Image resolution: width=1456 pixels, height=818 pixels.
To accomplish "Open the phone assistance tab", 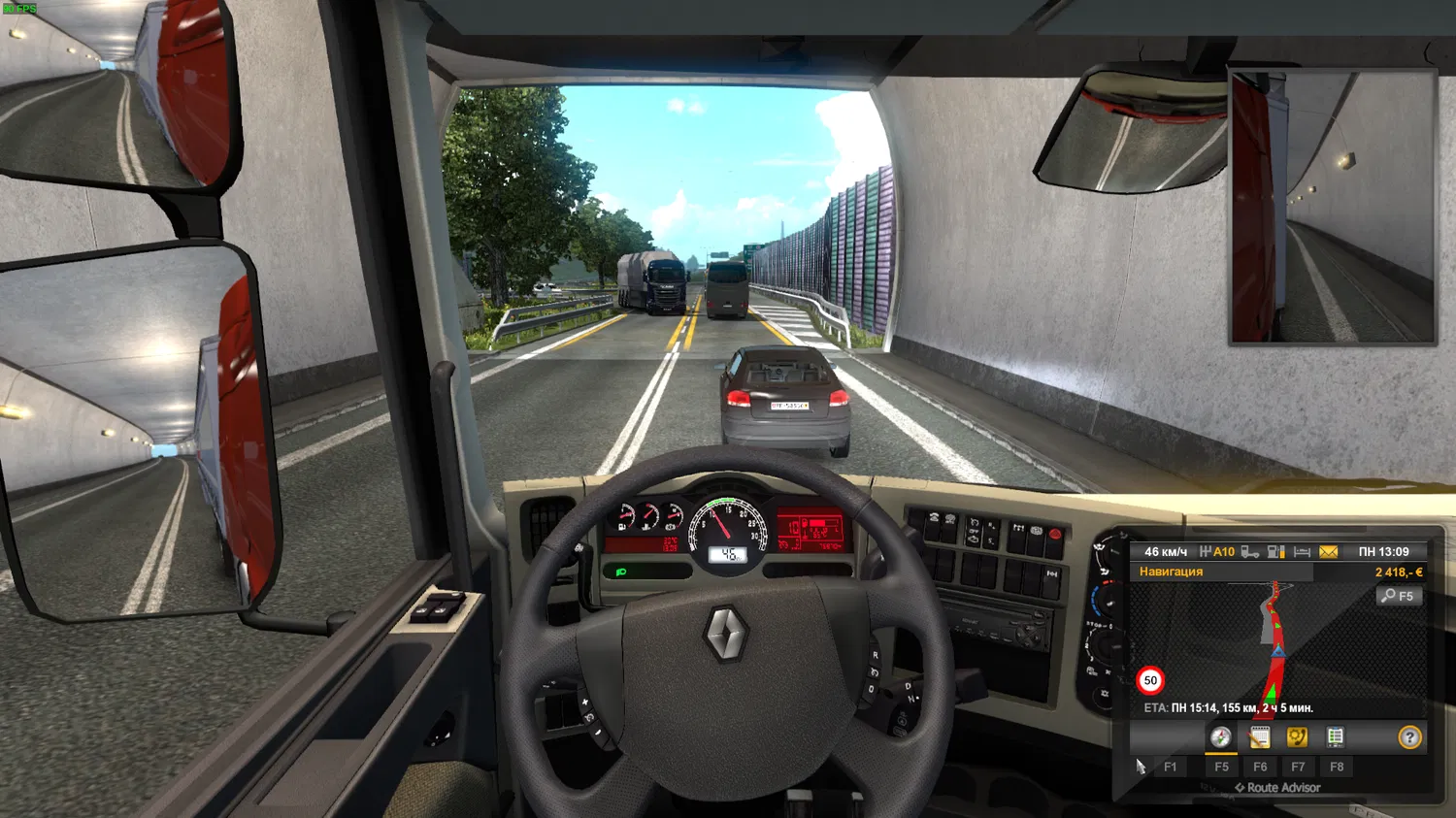I will point(1297,737).
